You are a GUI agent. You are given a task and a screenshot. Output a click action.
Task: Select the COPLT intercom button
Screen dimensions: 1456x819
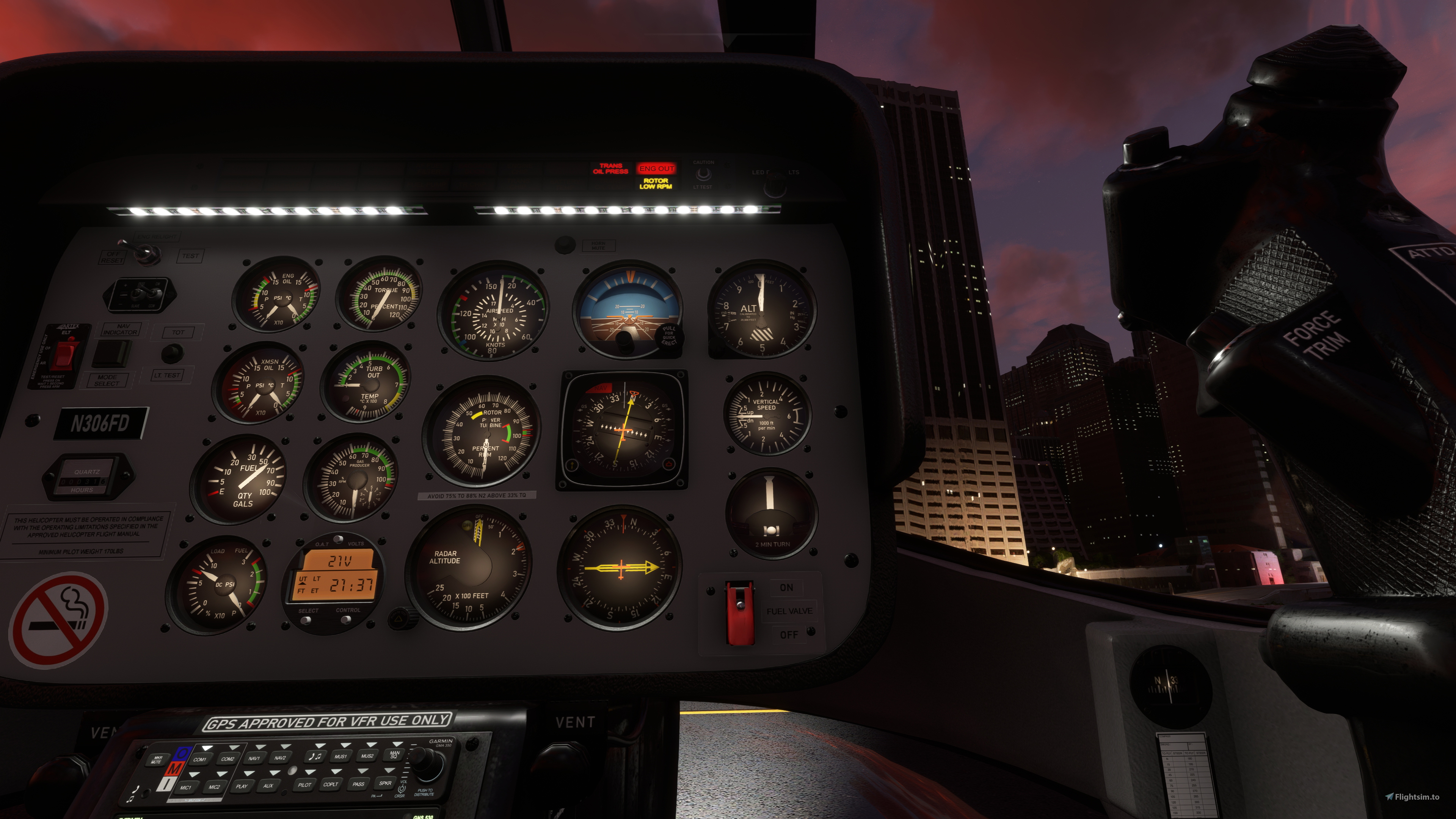coord(331,784)
